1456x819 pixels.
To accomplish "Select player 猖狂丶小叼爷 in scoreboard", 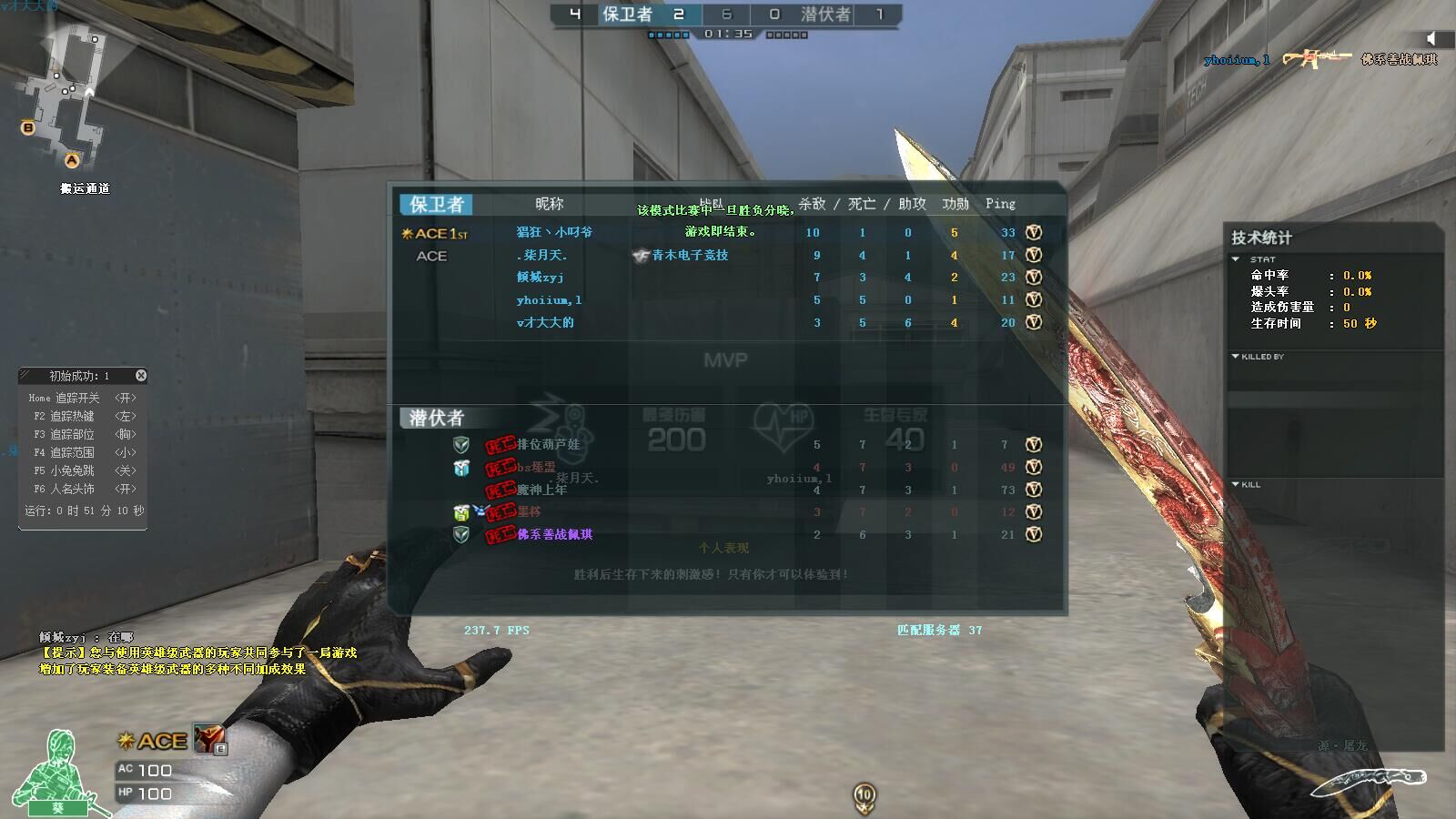I will [x=554, y=232].
